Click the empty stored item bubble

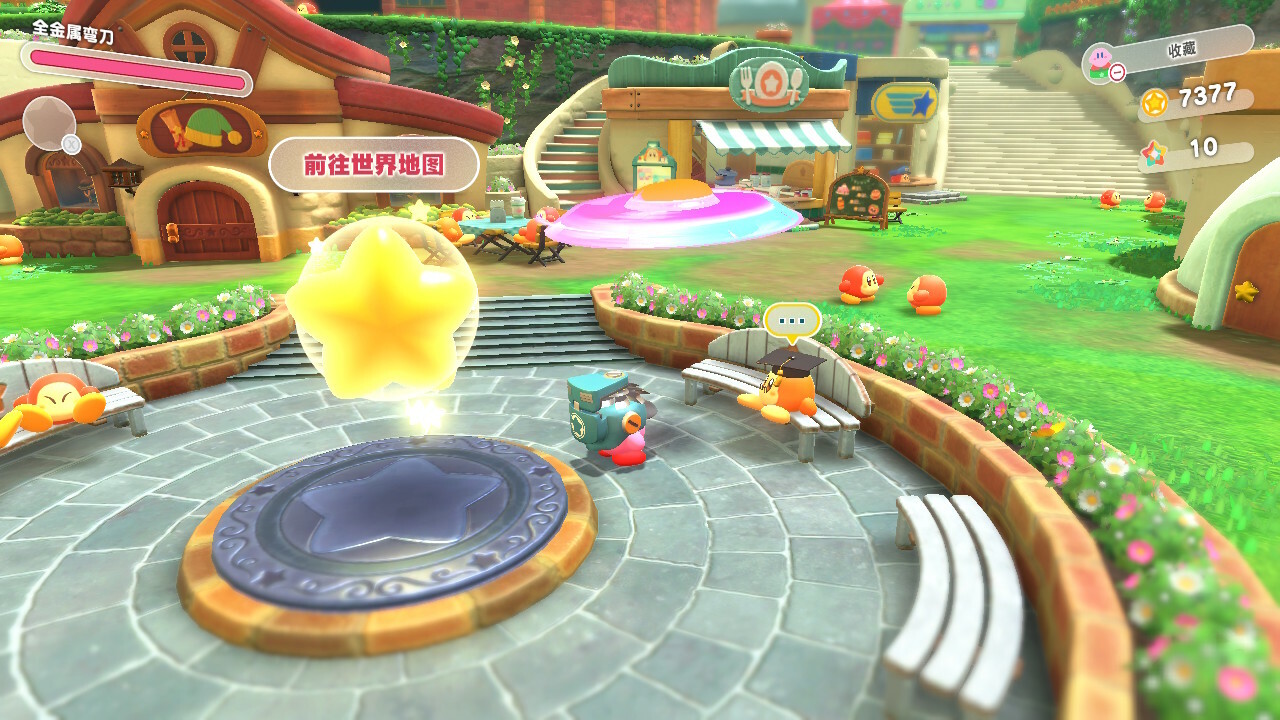48,122
